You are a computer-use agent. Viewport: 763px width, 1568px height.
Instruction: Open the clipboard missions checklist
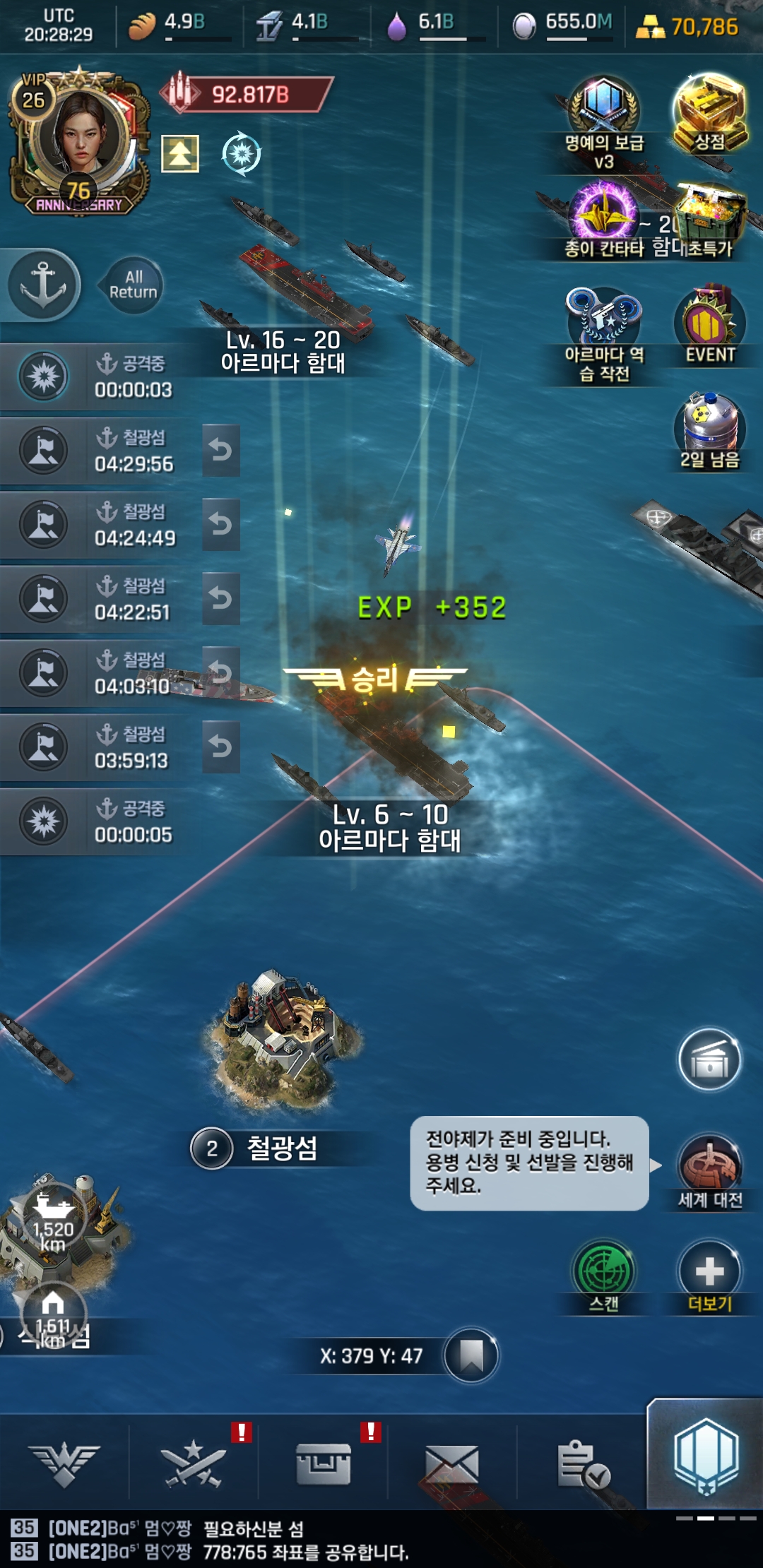click(x=582, y=1463)
